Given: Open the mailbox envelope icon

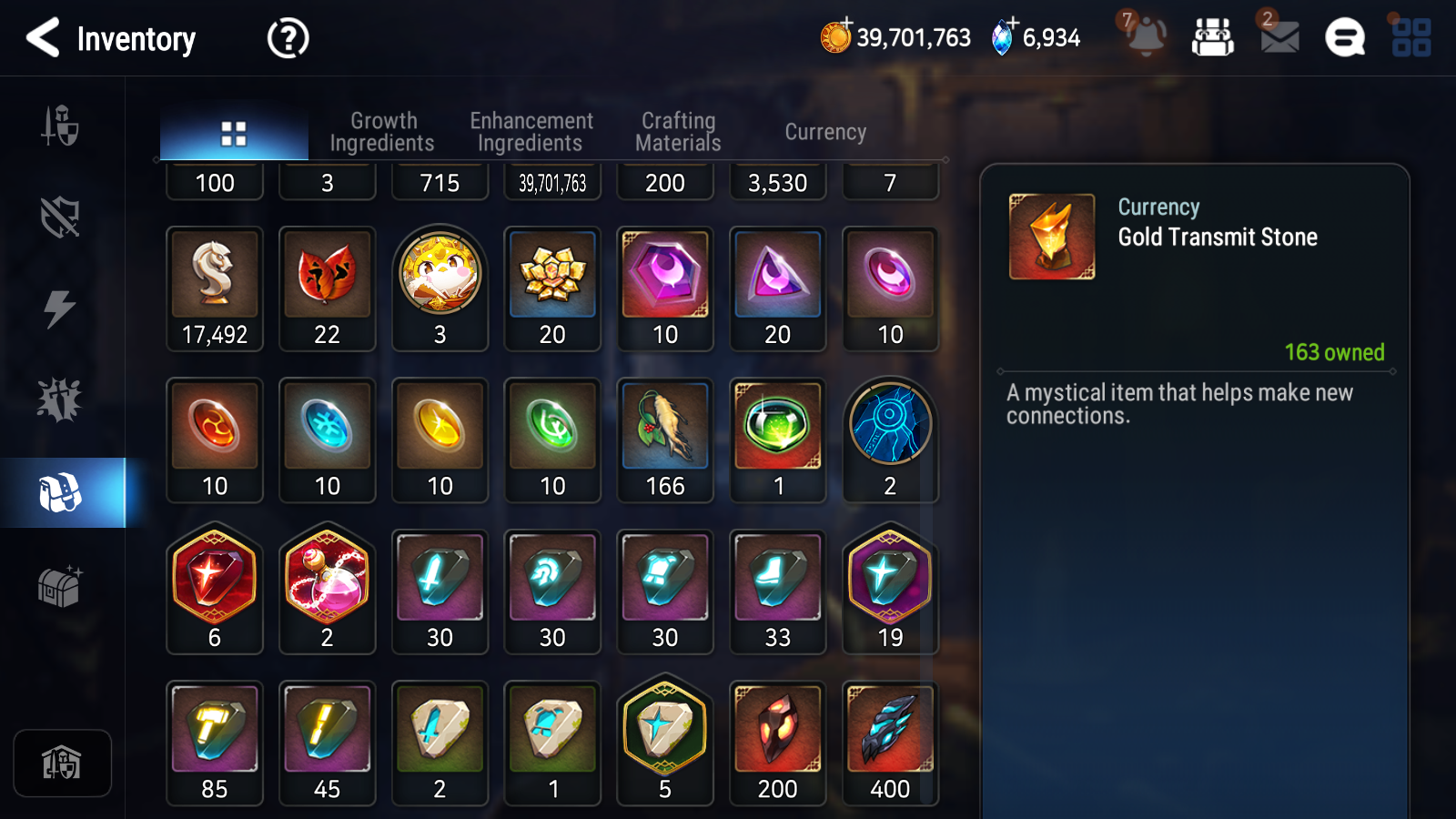Looking at the screenshot, I should click(x=1279, y=37).
